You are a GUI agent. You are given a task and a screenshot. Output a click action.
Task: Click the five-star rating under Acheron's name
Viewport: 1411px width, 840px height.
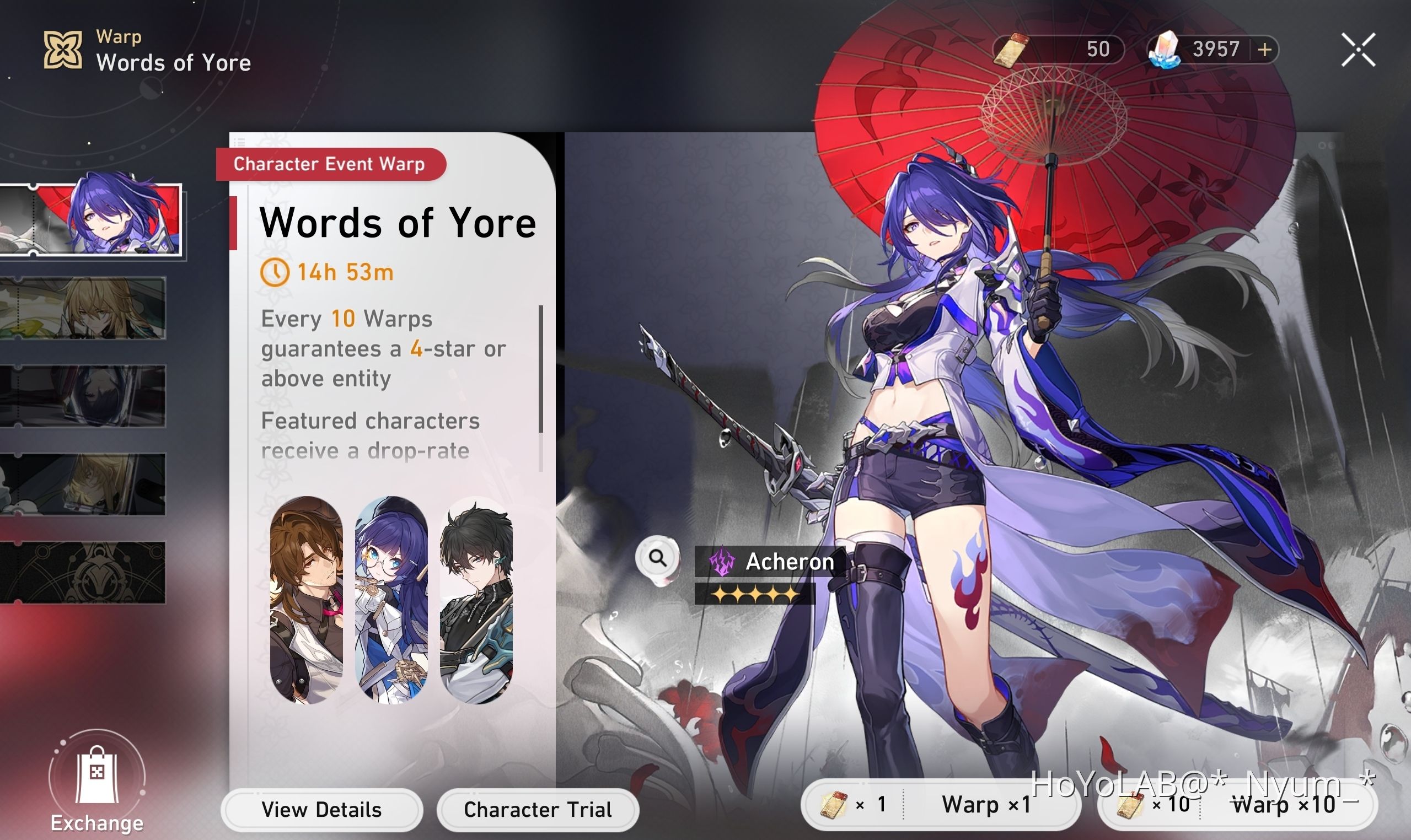coord(755,593)
